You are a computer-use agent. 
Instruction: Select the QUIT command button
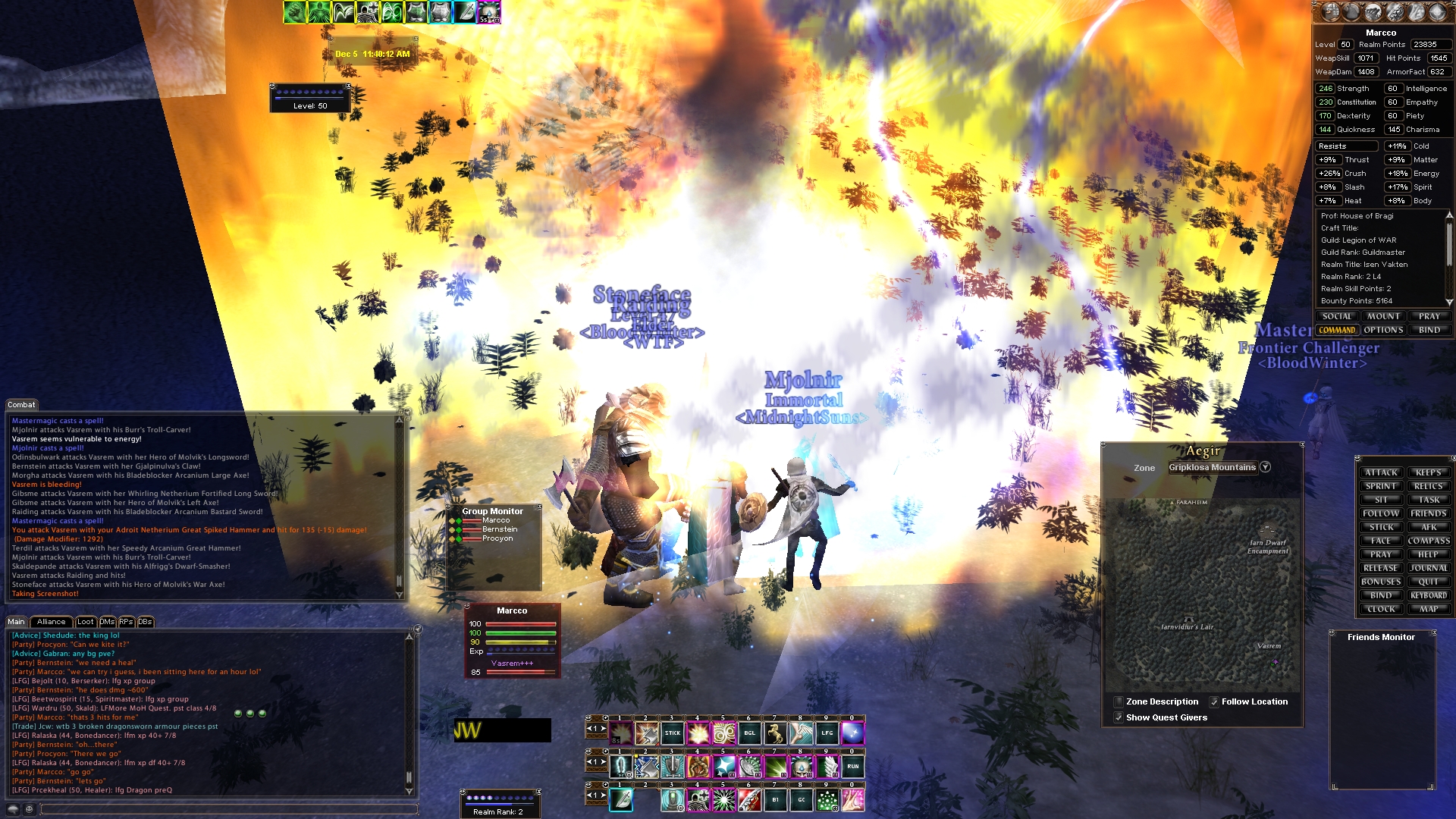(x=1429, y=582)
